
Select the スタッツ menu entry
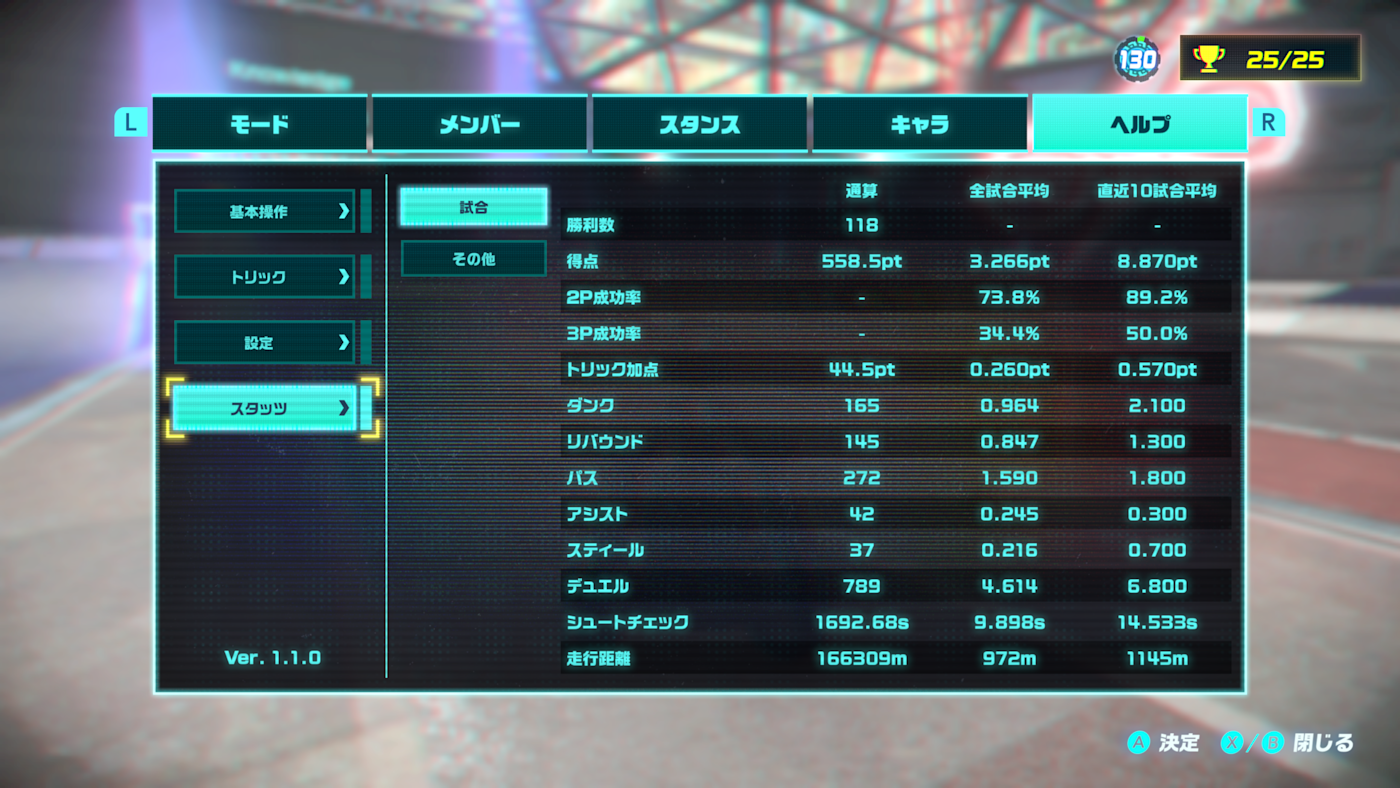pos(265,408)
